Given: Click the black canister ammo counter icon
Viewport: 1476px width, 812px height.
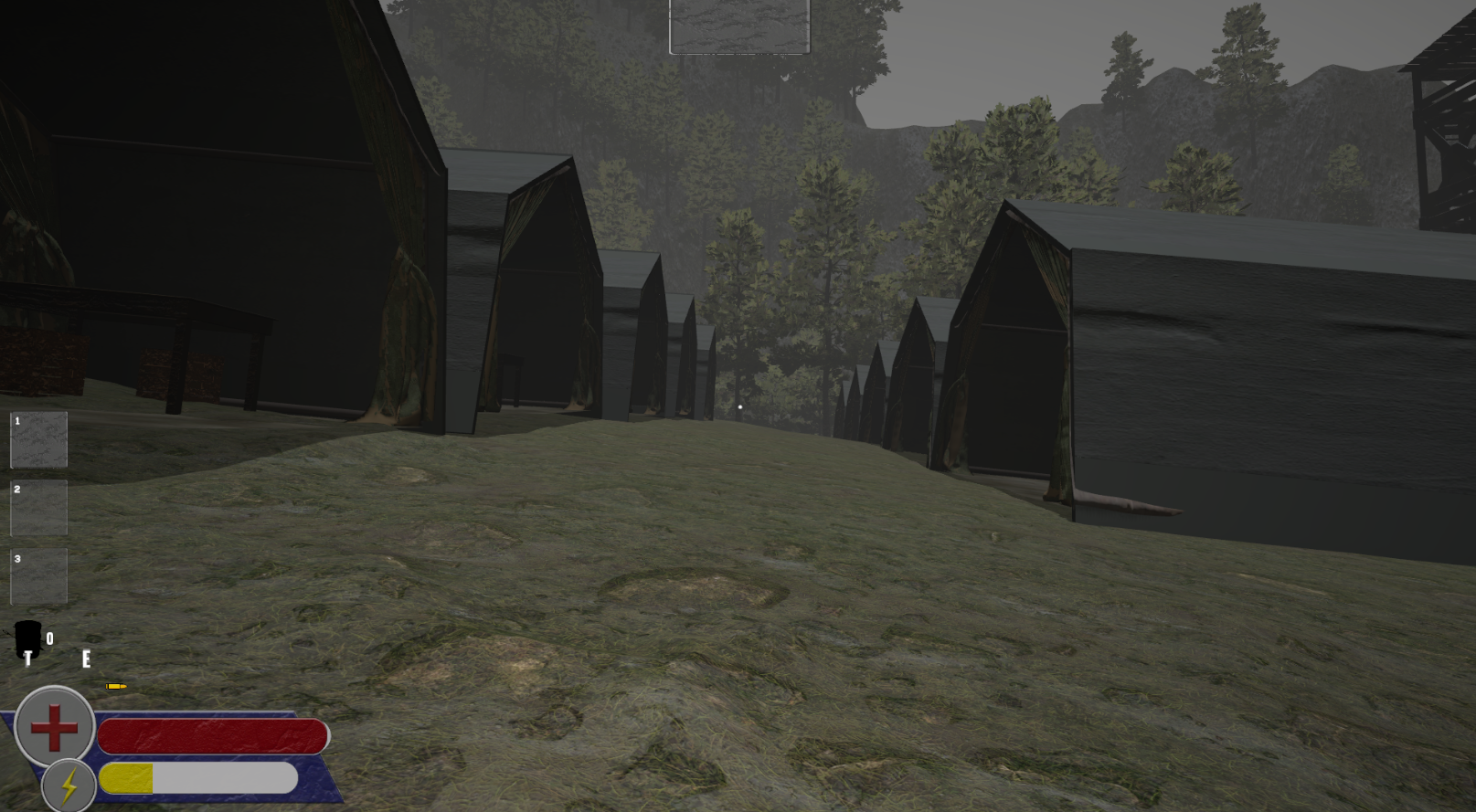Looking at the screenshot, I should click(x=28, y=638).
